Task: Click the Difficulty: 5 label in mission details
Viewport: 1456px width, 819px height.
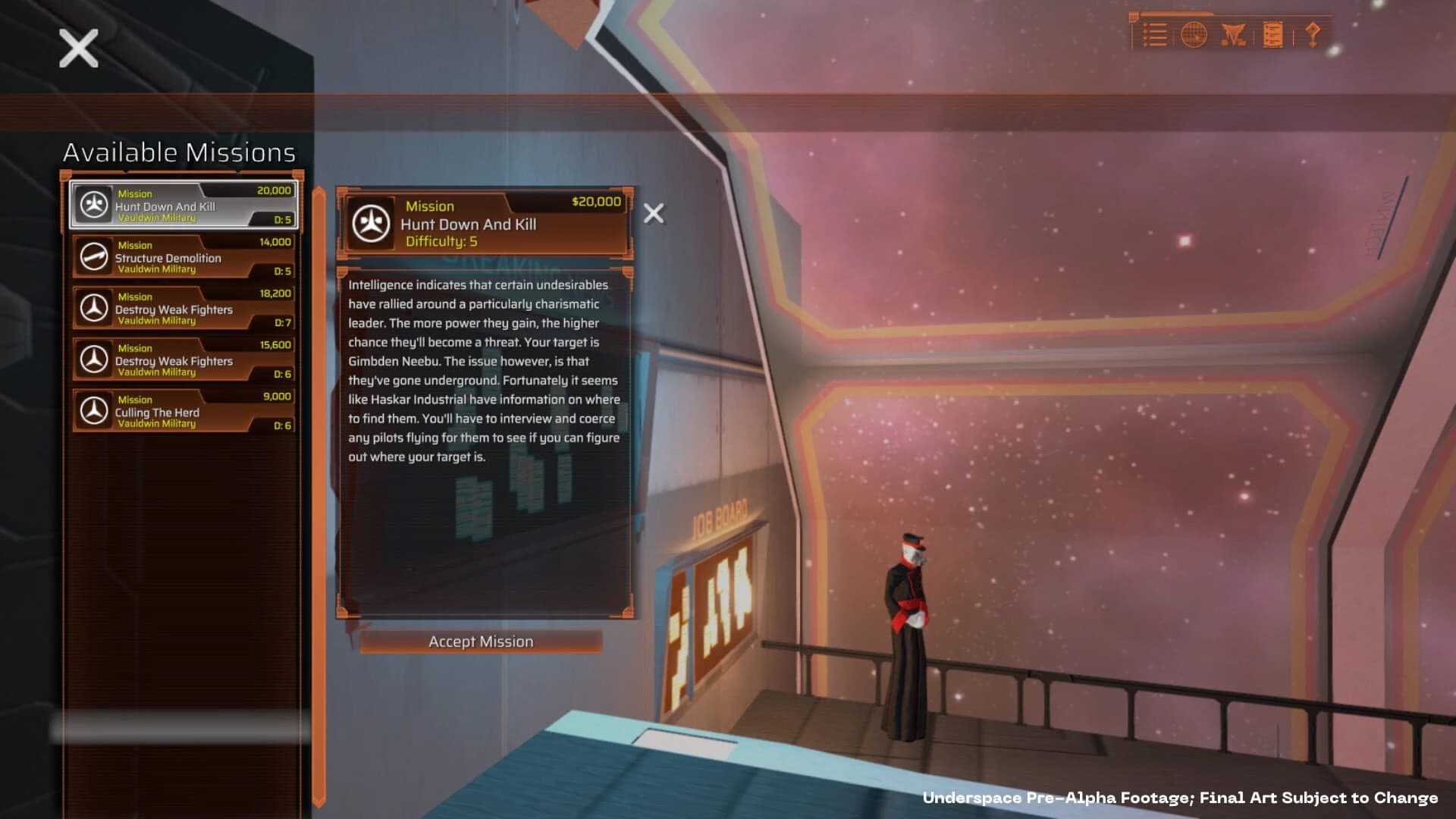Action: [444, 242]
